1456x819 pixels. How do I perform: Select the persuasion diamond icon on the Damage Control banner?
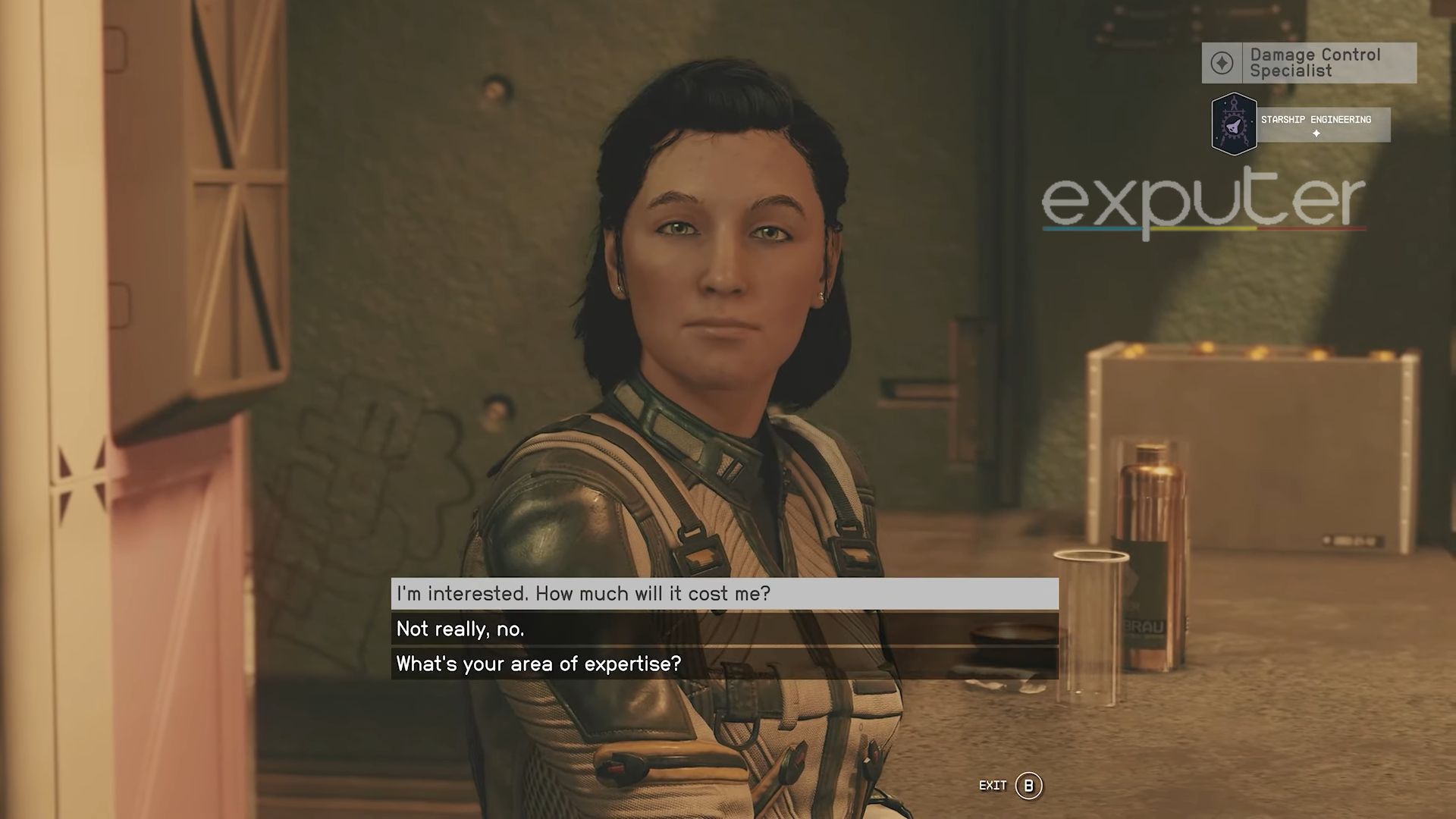pyautogui.click(x=1222, y=61)
